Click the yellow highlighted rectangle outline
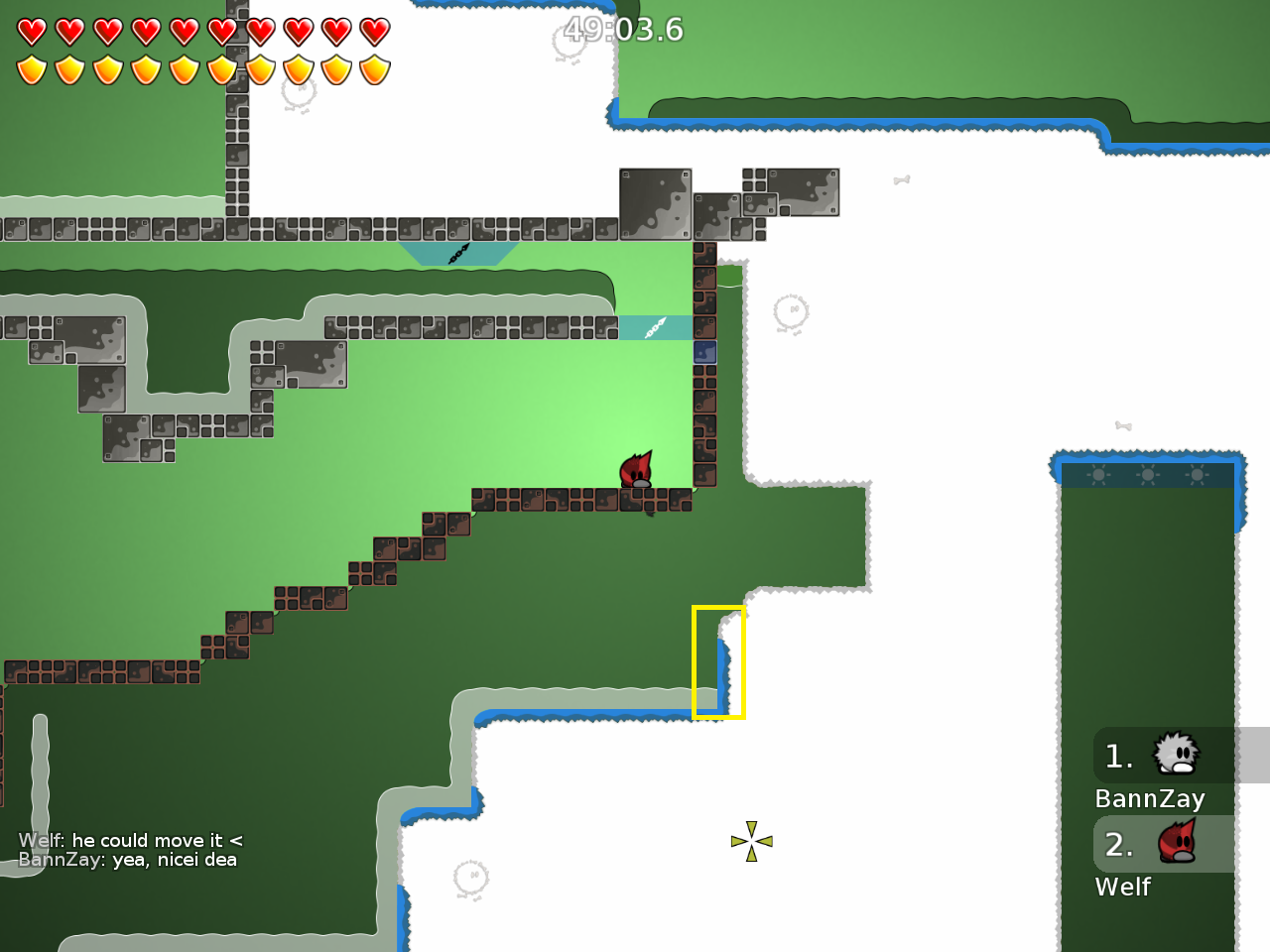Image resolution: width=1270 pixels, height=952 pixels. pyautogui.click(x=718, y=661)
